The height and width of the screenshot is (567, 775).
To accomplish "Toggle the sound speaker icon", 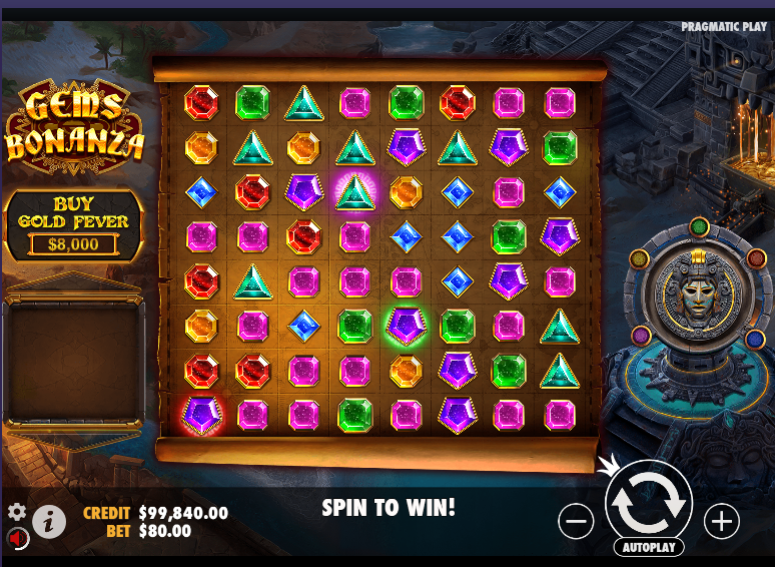I will pos(19,538).
